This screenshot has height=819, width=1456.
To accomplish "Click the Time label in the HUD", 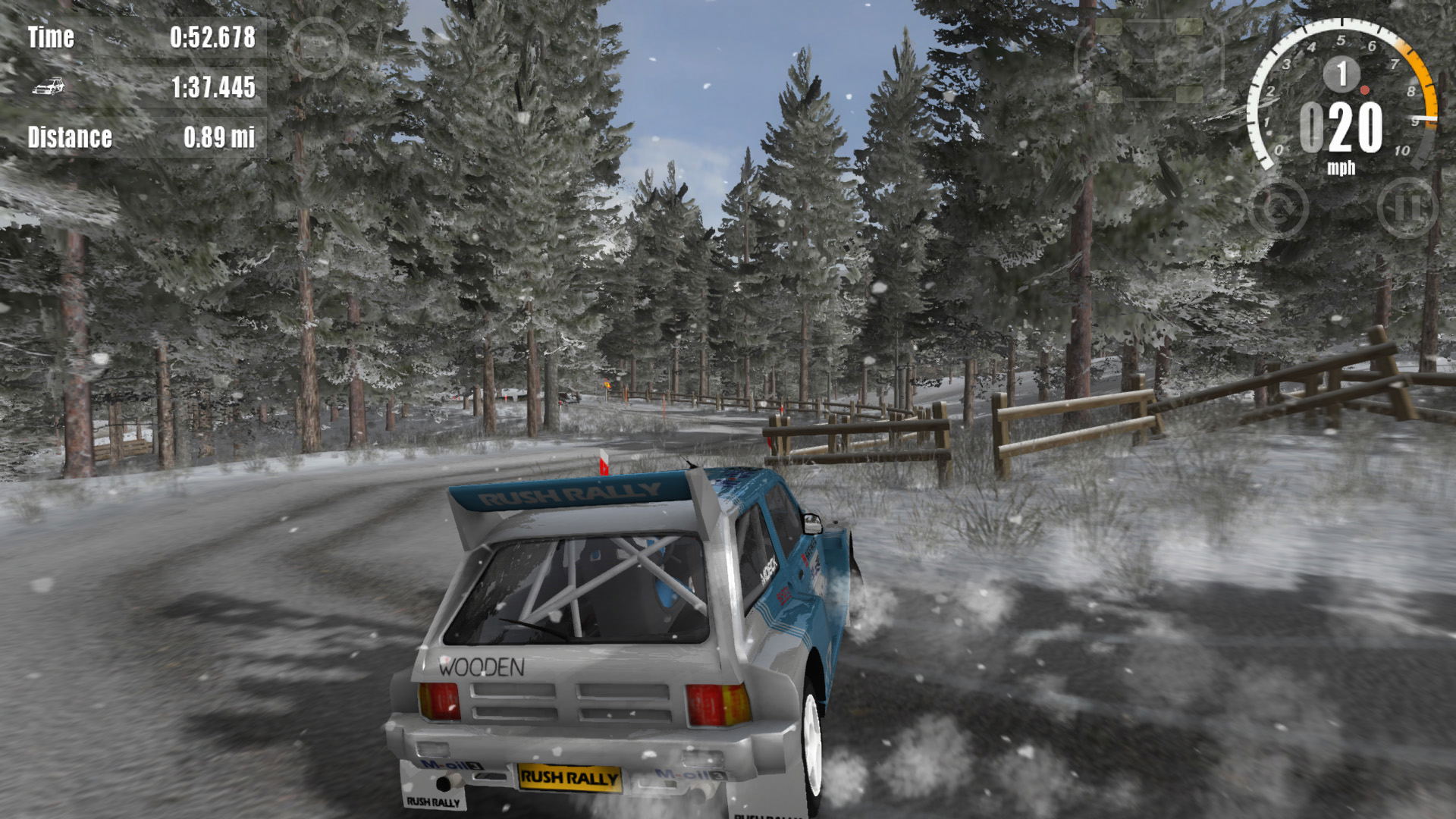I will (51, 38).
